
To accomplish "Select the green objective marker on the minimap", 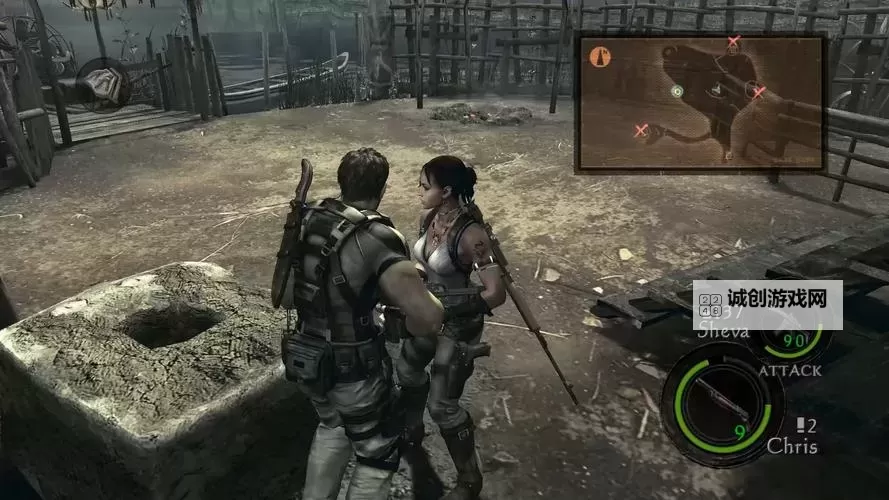I will pos(677,91).
